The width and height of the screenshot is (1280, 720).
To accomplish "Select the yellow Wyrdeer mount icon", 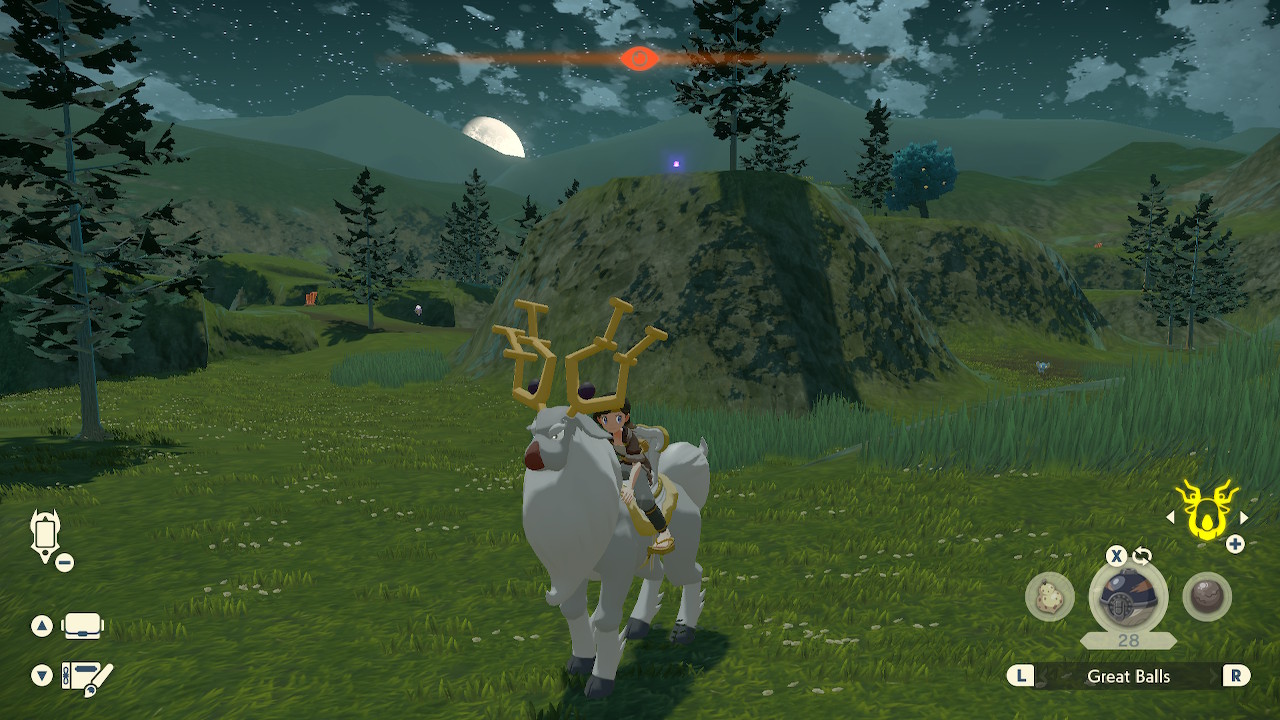I will coord(1205,512).
